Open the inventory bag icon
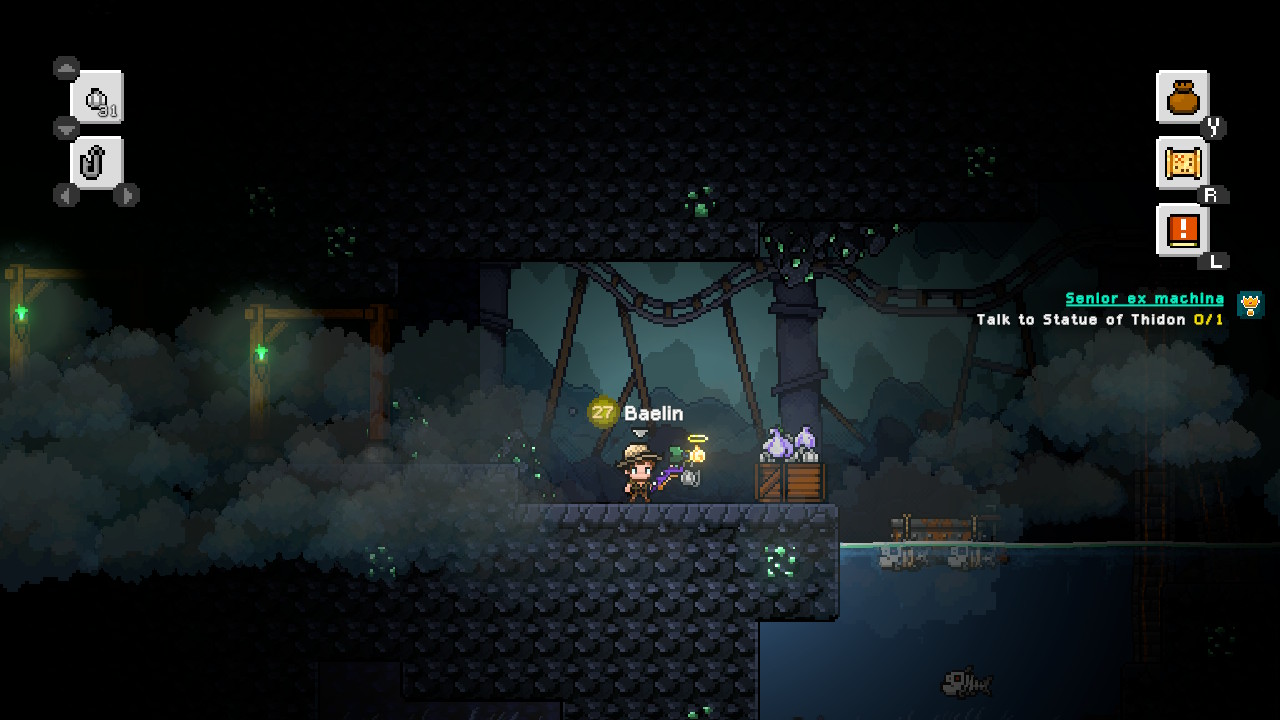The width and height of the screenshot is (1280, 720). (1182, 96)
